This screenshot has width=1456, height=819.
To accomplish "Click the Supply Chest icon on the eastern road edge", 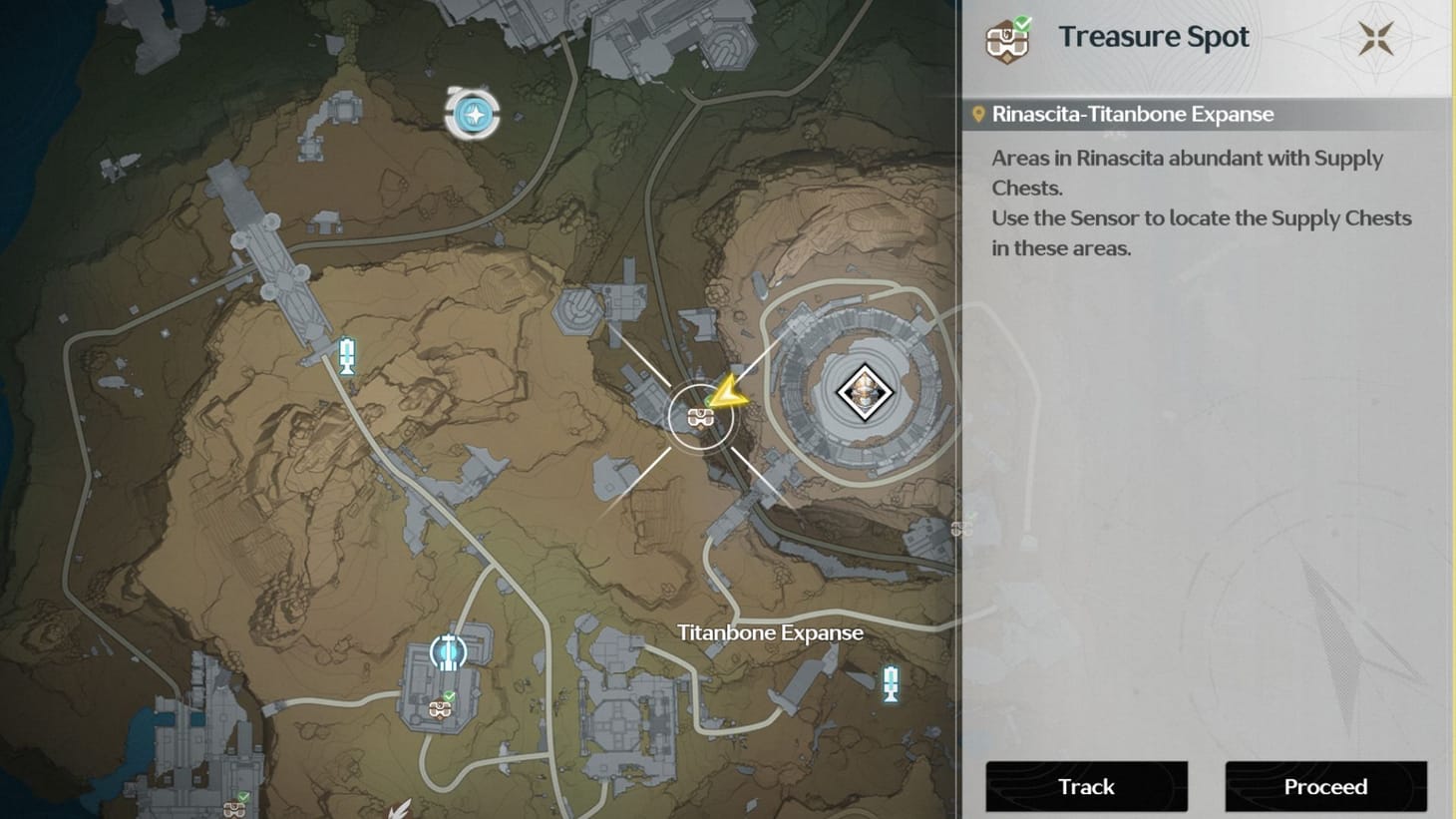I will pos(961,528).
